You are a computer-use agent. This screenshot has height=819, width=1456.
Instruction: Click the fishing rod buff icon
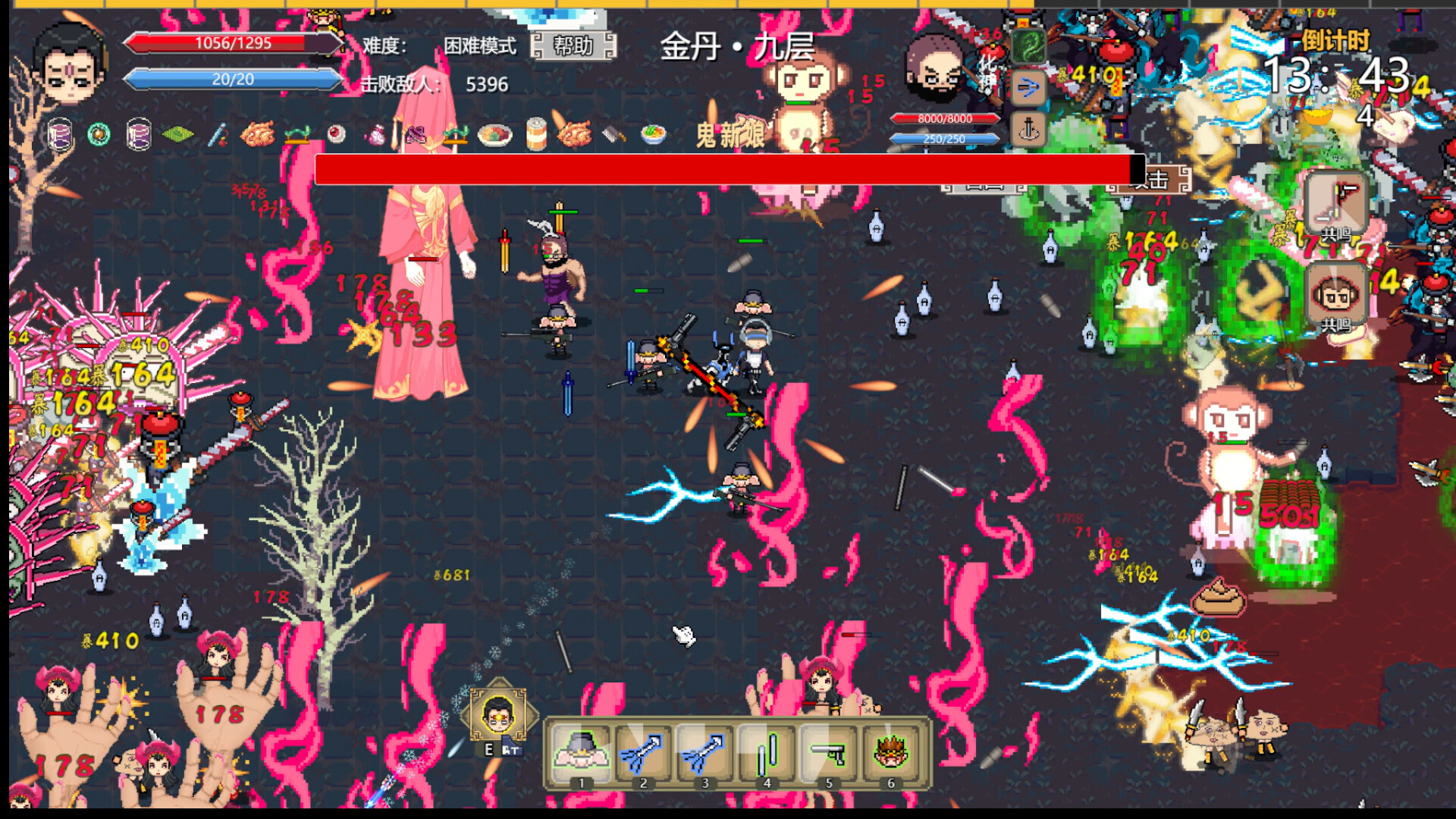click(220, 136)
